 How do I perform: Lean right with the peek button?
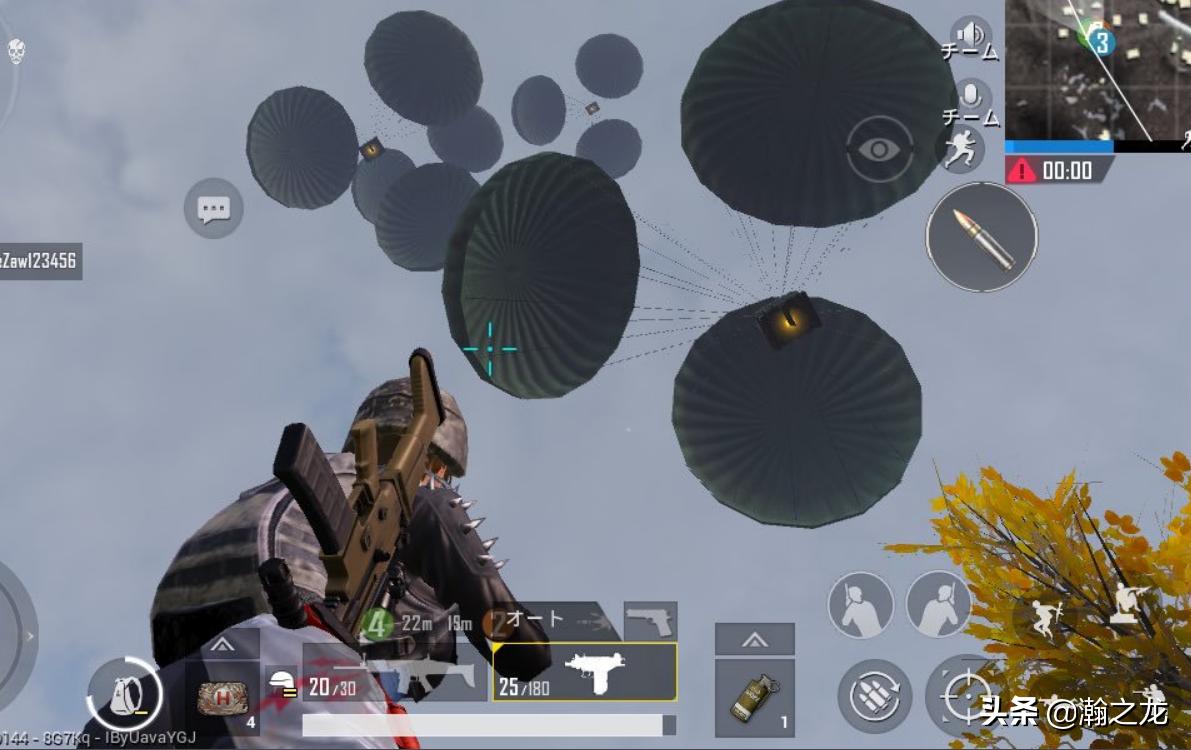click(939, 604)
